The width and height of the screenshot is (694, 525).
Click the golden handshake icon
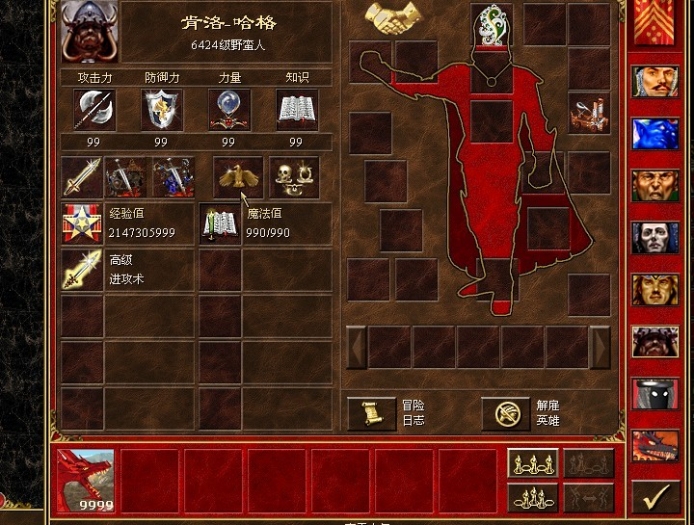(393, 17)
